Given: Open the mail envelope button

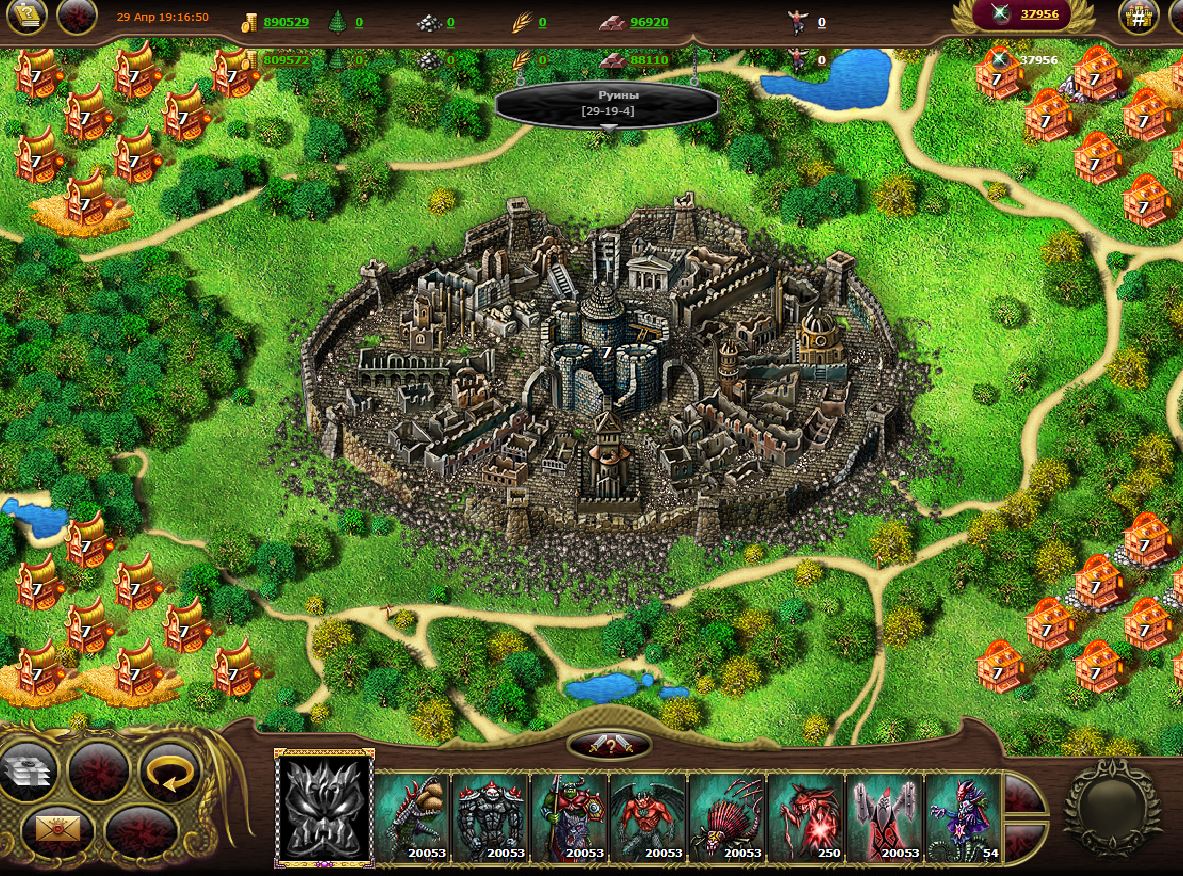Looking at the screenshot, I should coord(59,828).
